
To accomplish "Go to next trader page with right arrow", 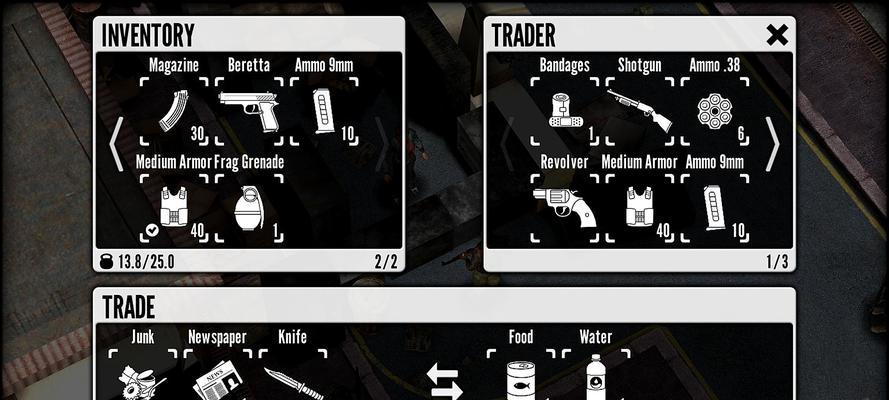I will coord(772,145).
